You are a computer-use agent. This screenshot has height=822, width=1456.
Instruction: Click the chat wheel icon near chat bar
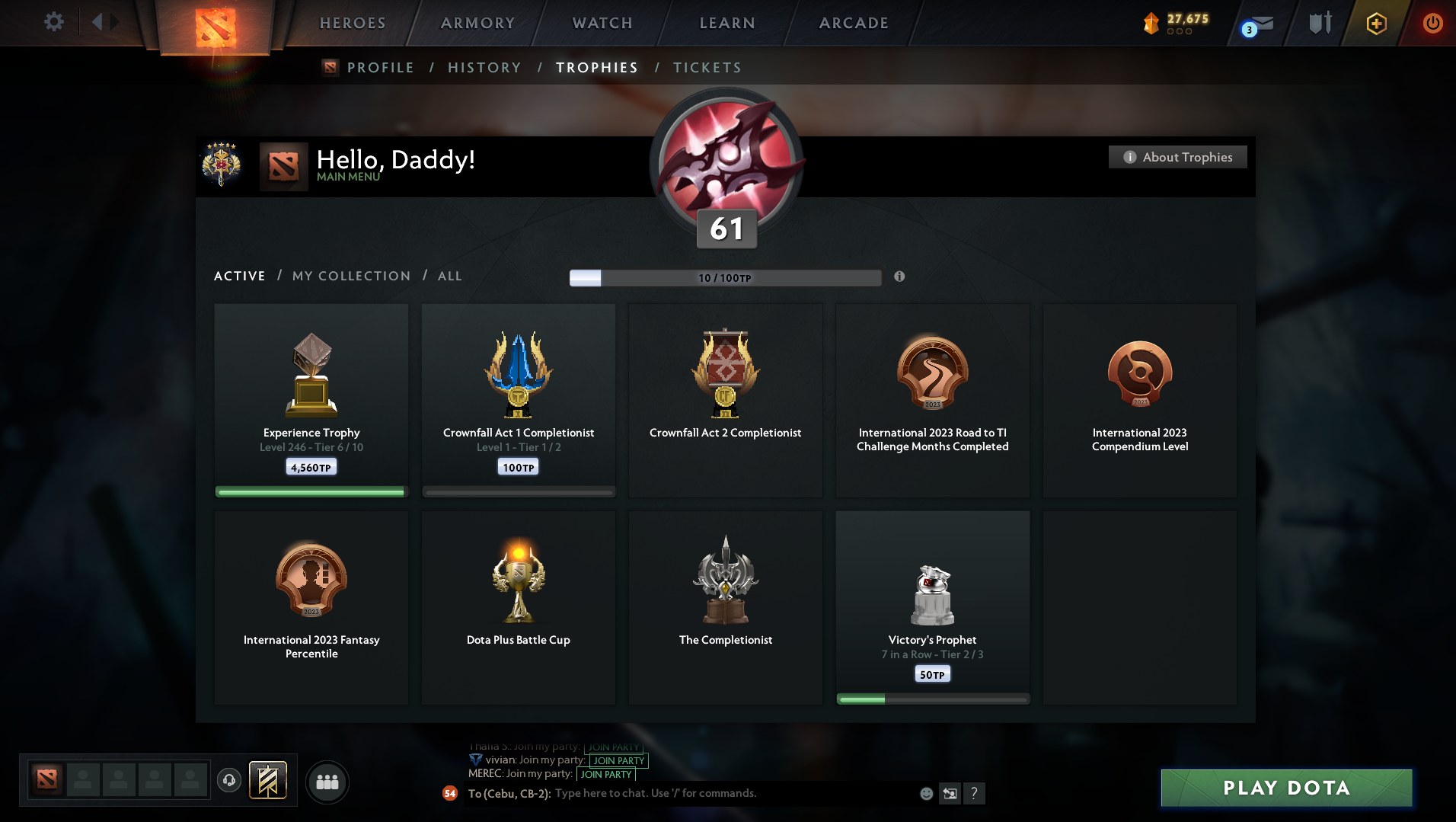click(x=950, y=793)
